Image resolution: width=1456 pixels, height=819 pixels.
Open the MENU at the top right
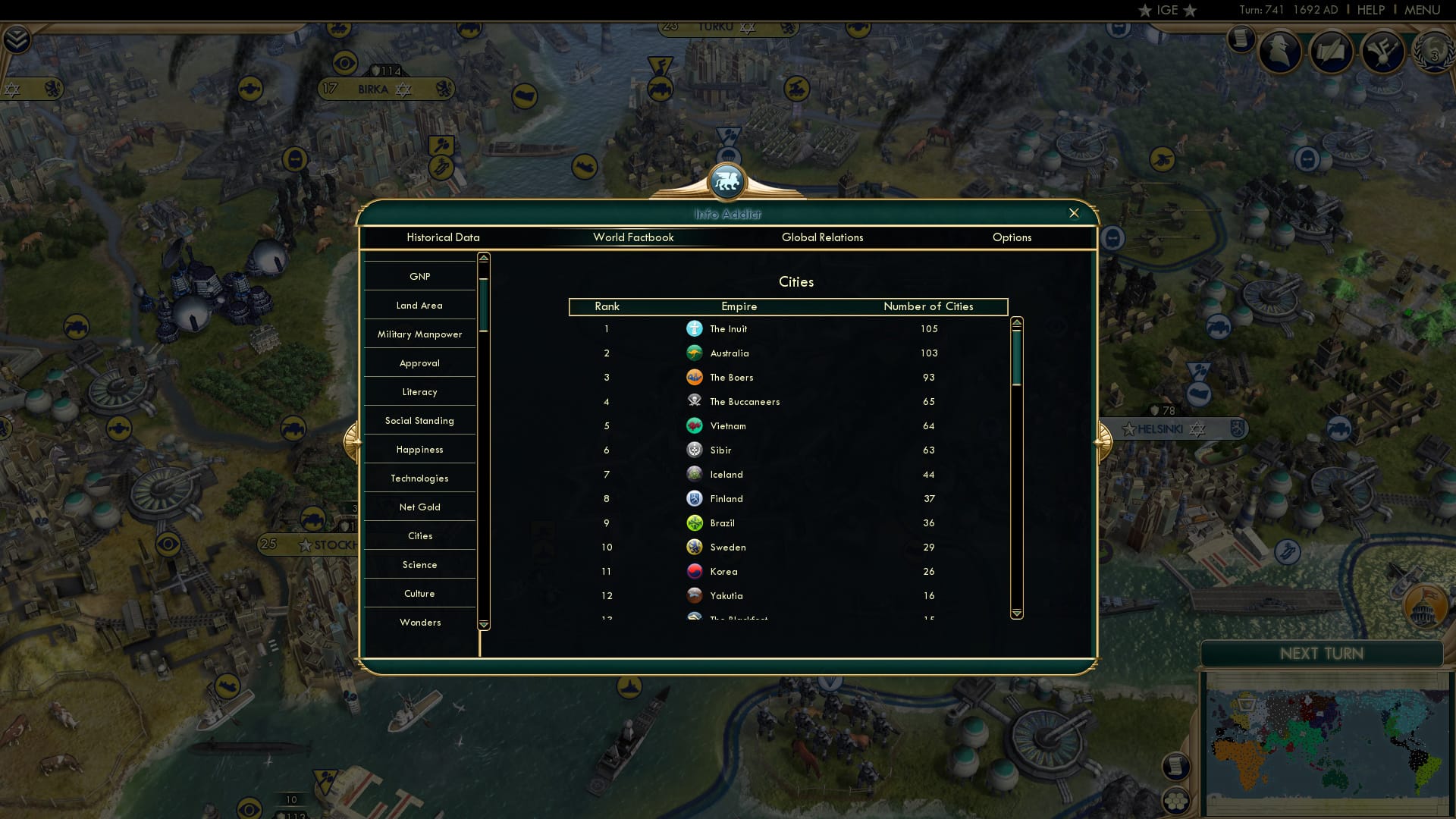pyautogui.click(x=1423, y=10)
